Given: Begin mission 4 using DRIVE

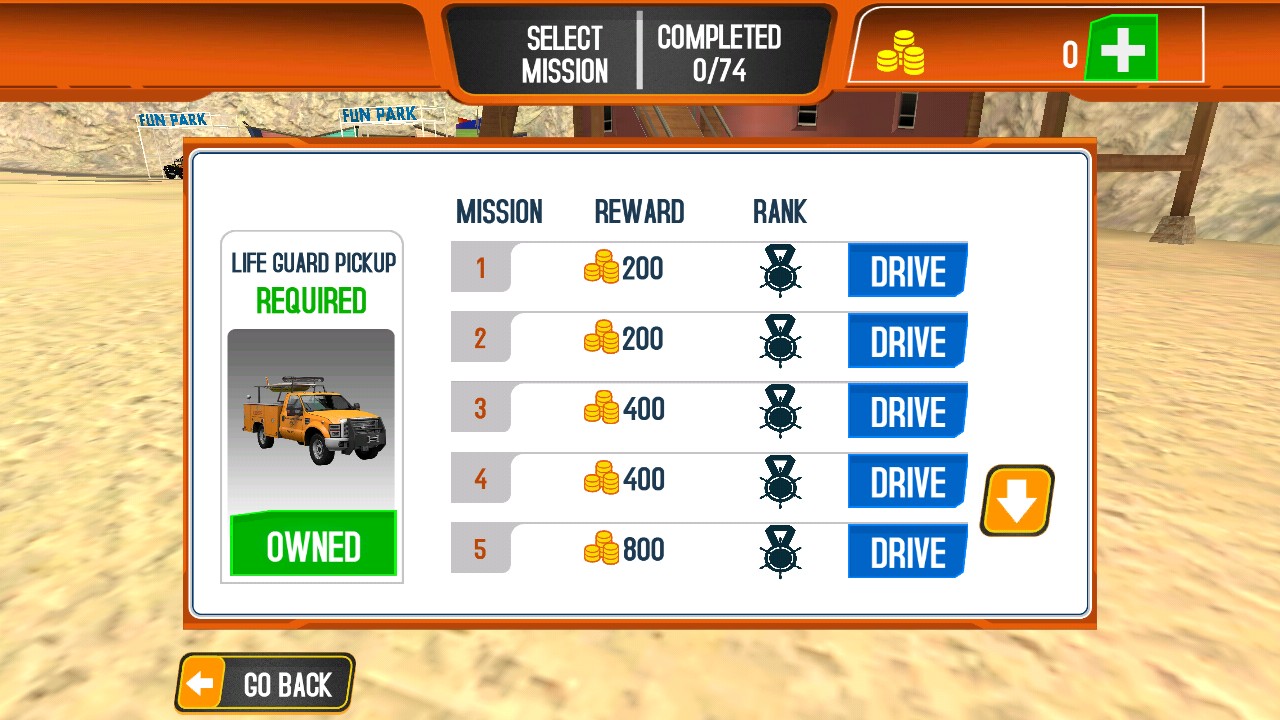Looking at the screenshot, I should (907, 481).
